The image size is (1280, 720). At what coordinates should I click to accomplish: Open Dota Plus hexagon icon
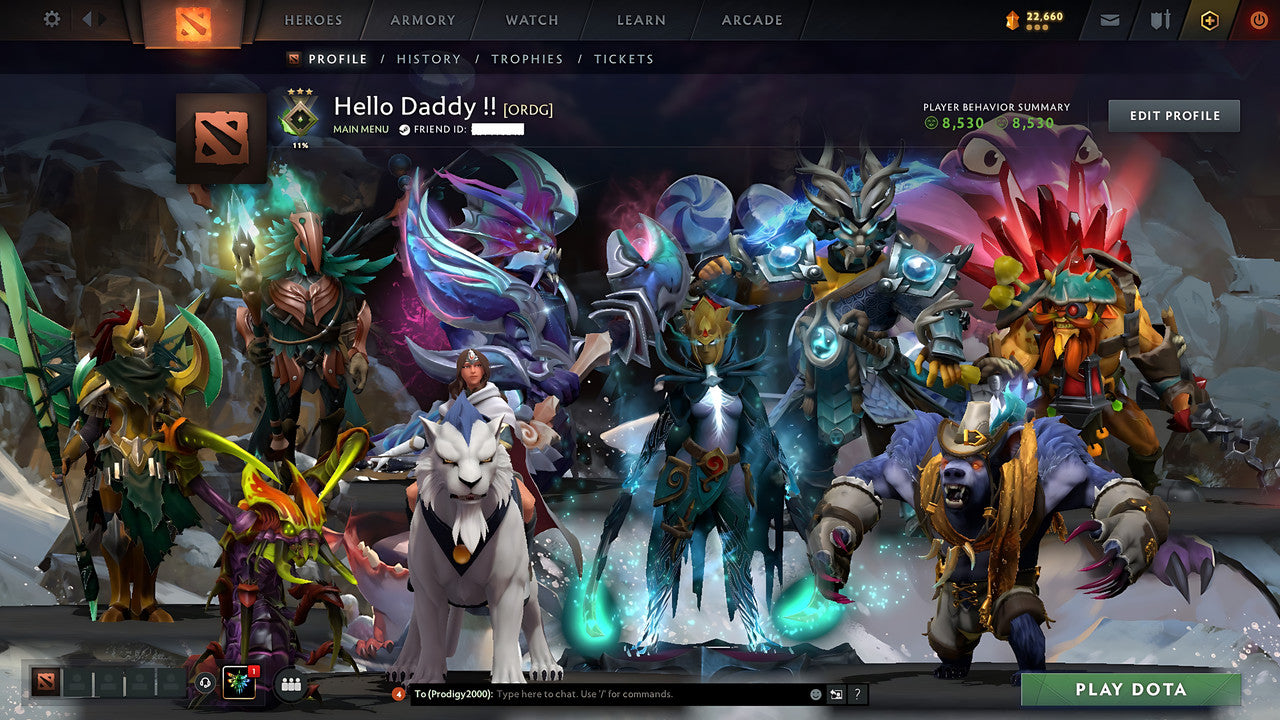click(1210, 19)
